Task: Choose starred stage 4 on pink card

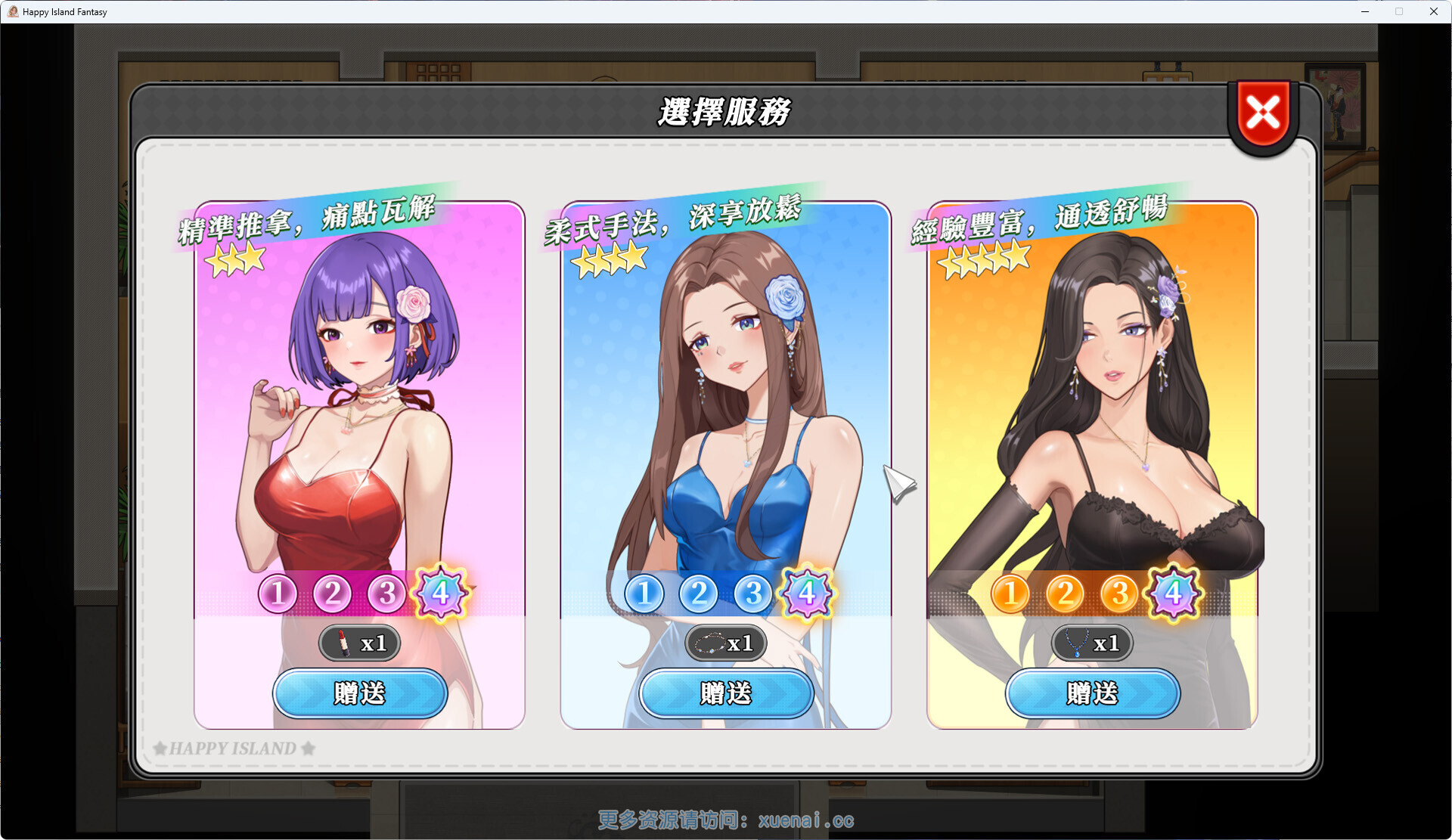Action: coord(441,594)
